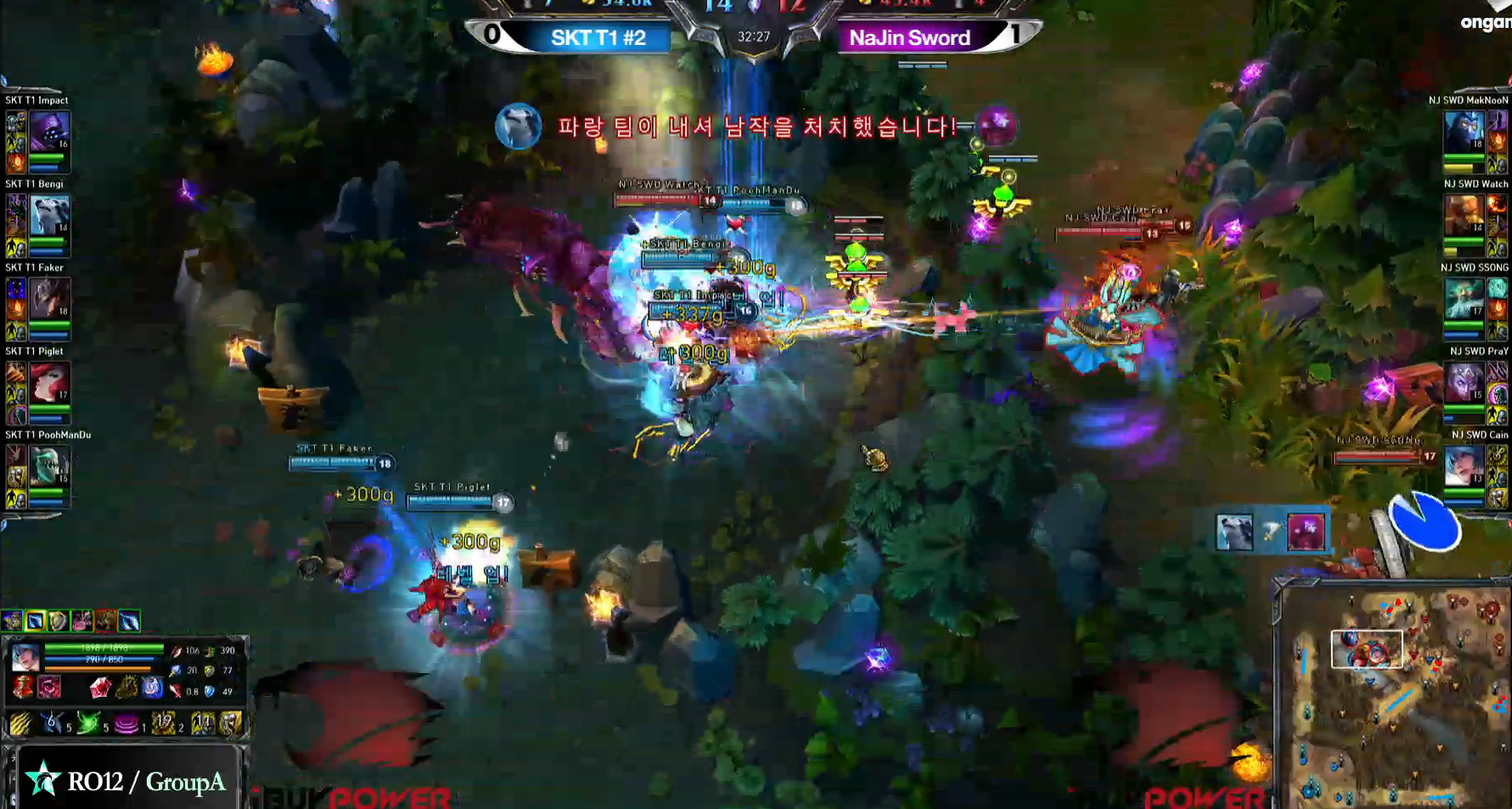The height and width of the screenshot is (809, 1512).
Task: Select SKT T1 Impact's champion portrait
Action: pyautogui.click(x=49, y=132)
